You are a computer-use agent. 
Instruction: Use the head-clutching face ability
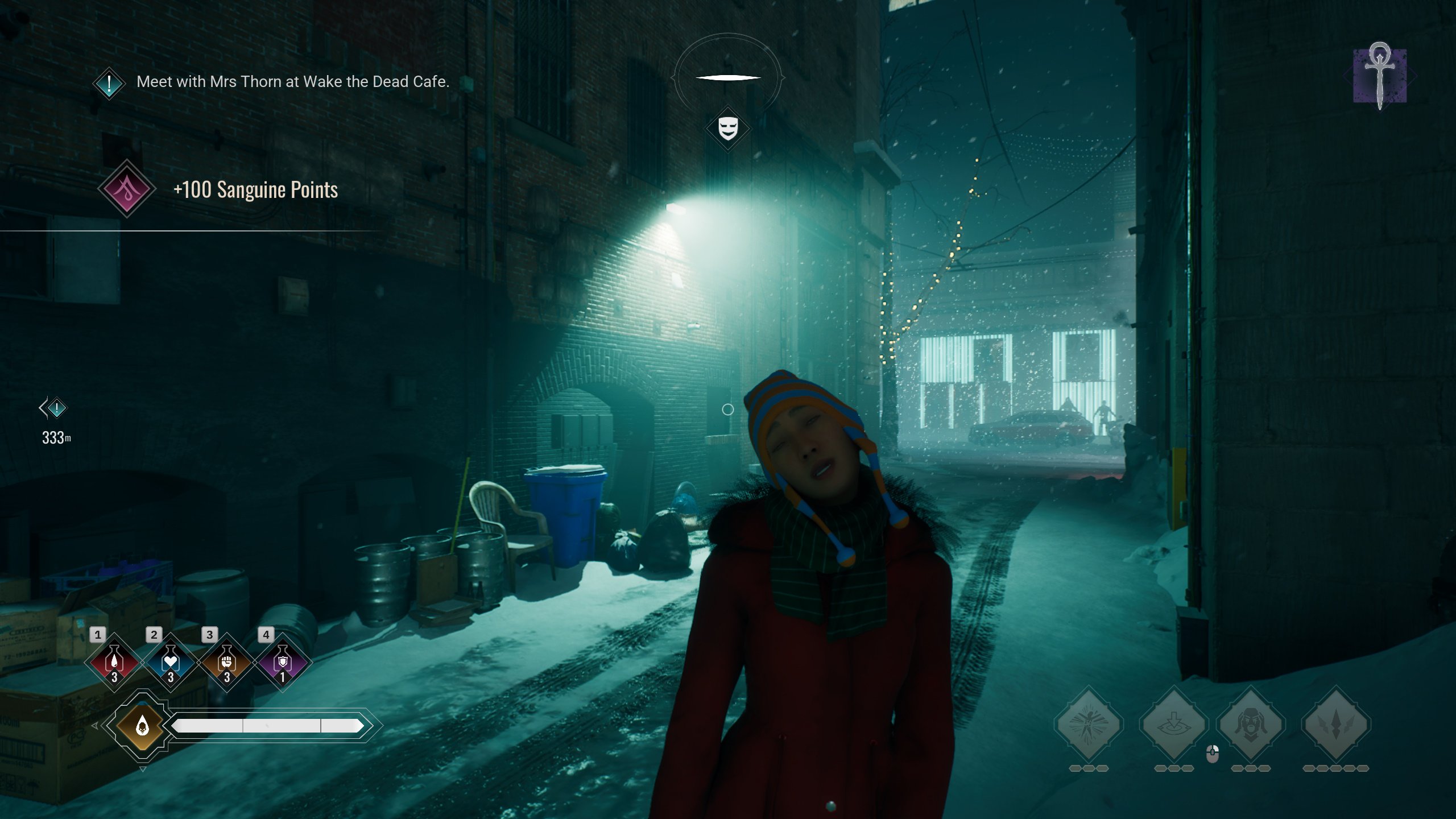point(1251,725)
